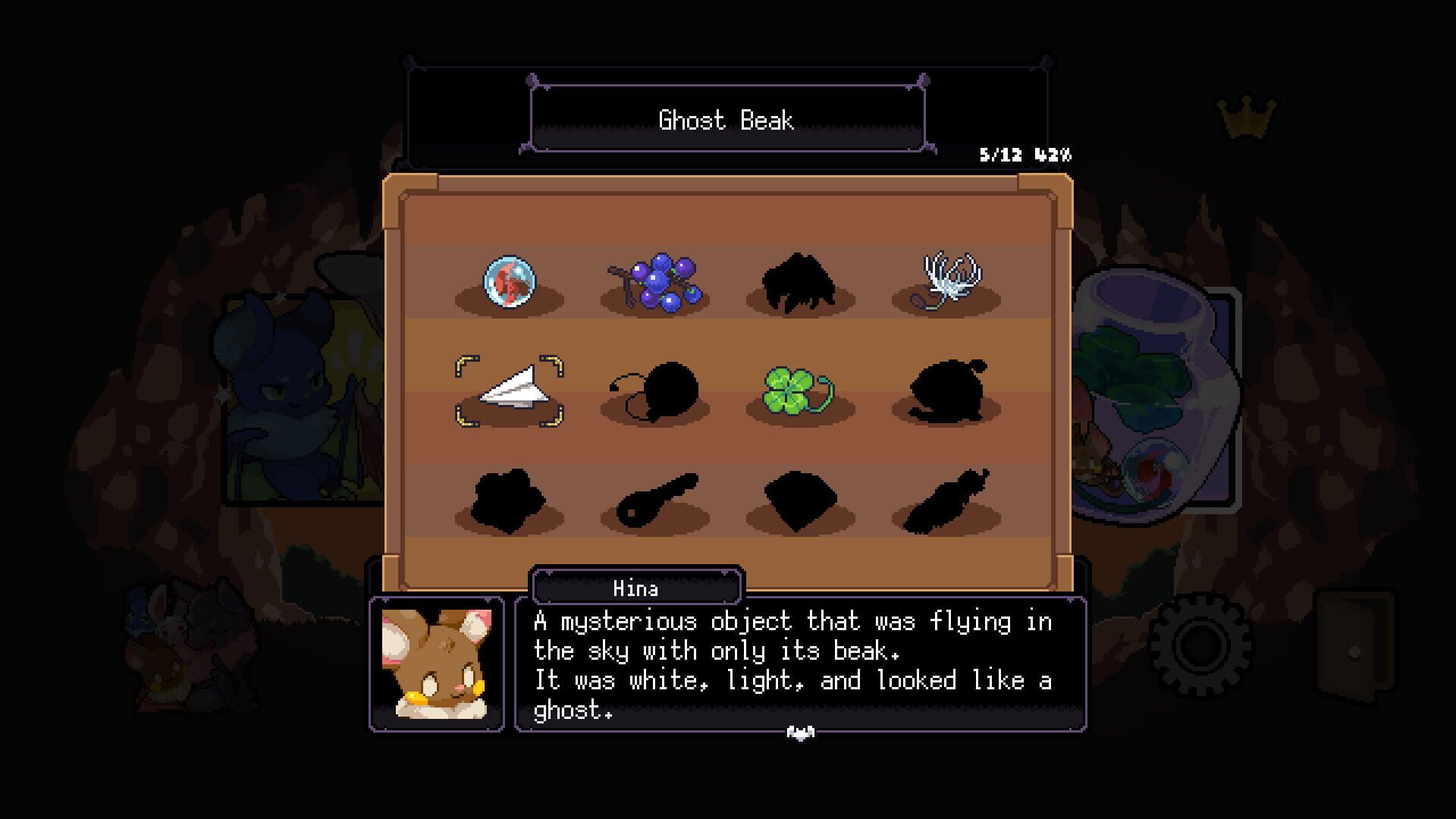Click the silhouette beside the grapes
Screen dimensions: 1456x819
coord(799,281)
